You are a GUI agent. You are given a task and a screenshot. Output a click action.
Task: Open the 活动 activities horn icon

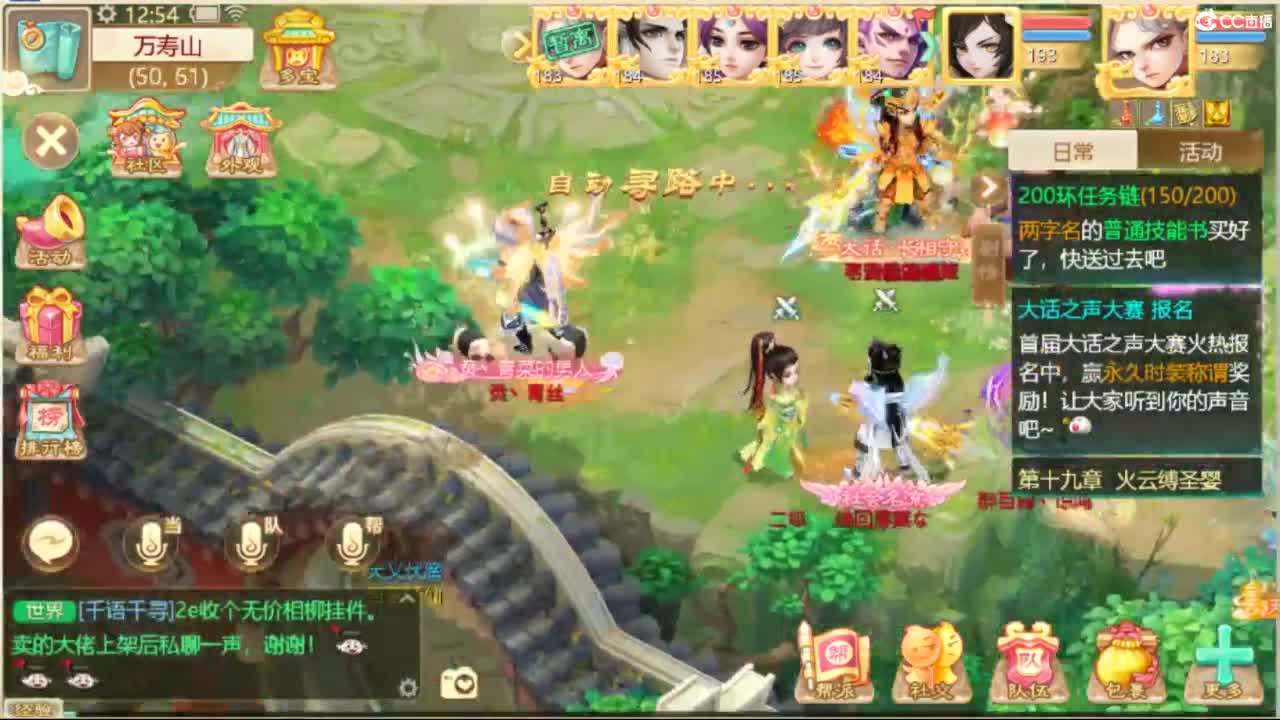[50, 230]
